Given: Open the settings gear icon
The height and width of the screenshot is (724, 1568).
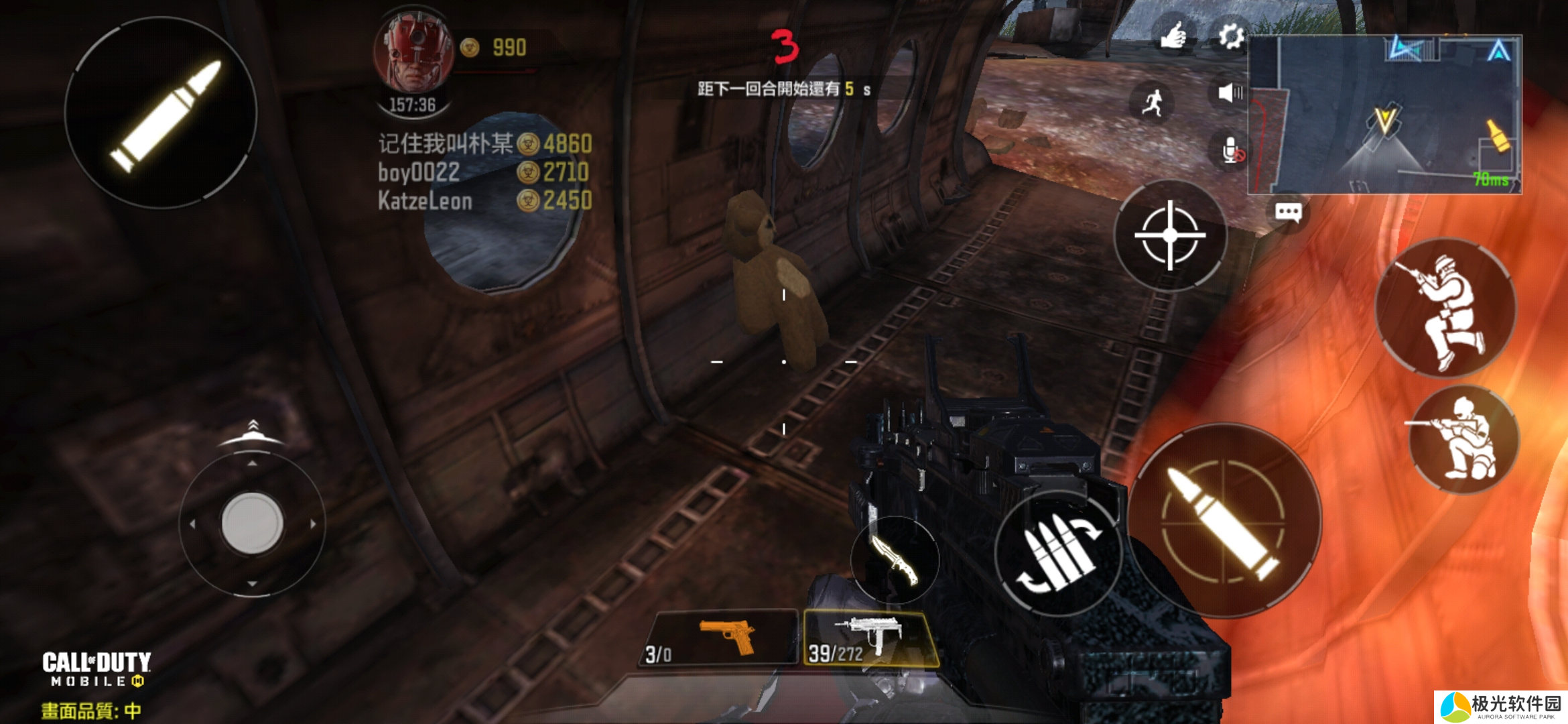Looking at the screenshot, I should coord(1230,36).
